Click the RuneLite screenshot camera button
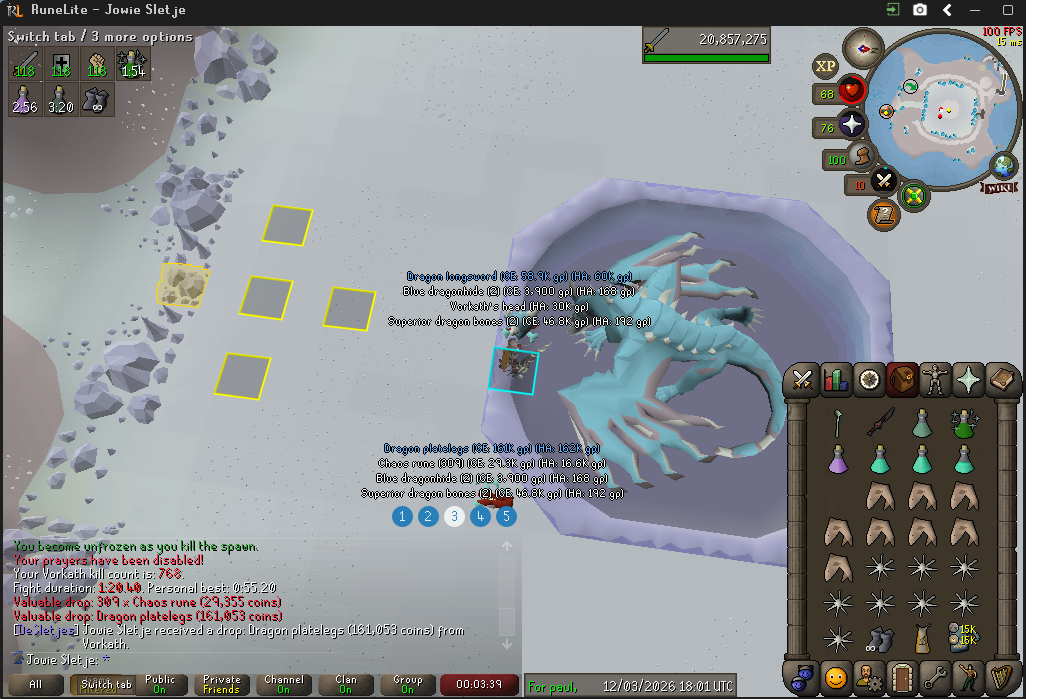This screenshot has height=699, width=1038. (919, 10)
